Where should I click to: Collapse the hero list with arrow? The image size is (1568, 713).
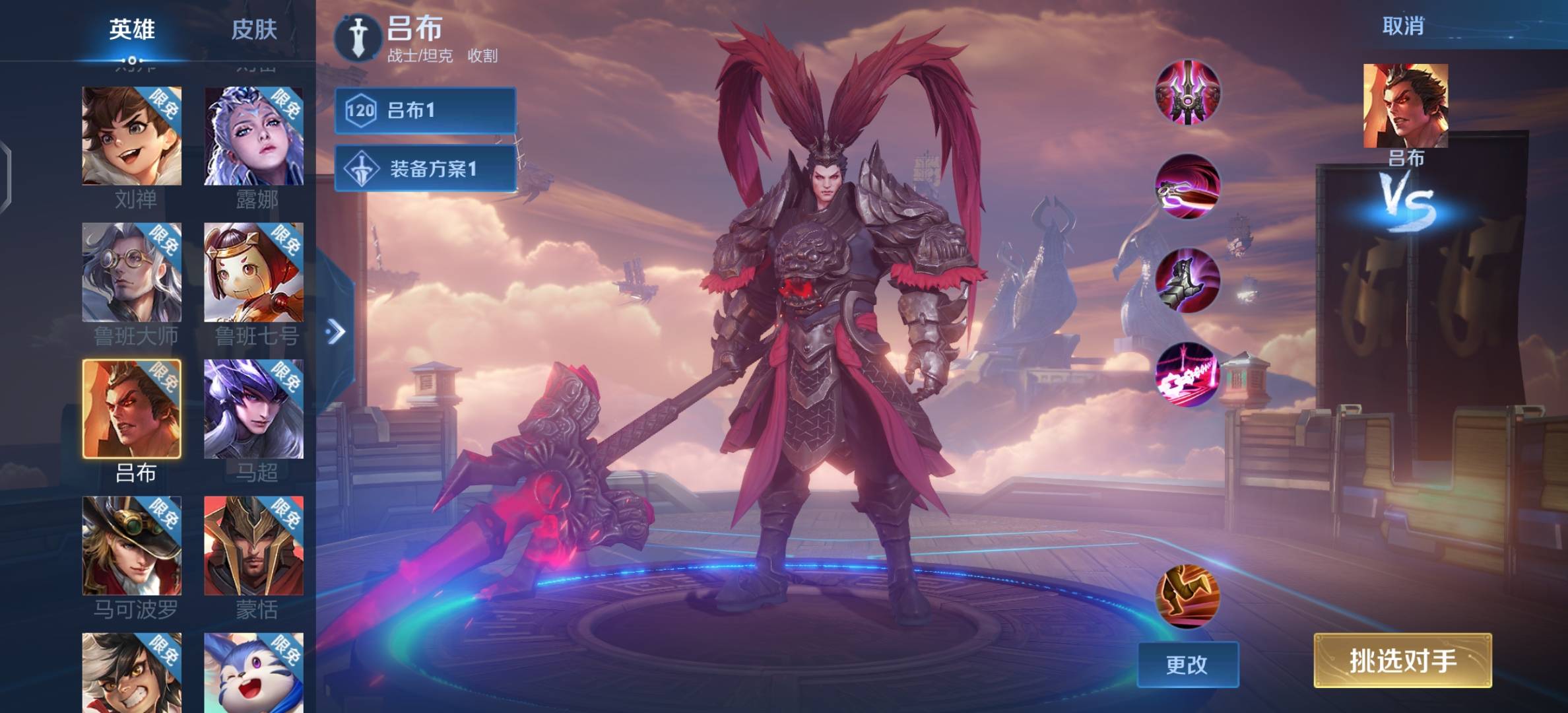tap(336, 331)
